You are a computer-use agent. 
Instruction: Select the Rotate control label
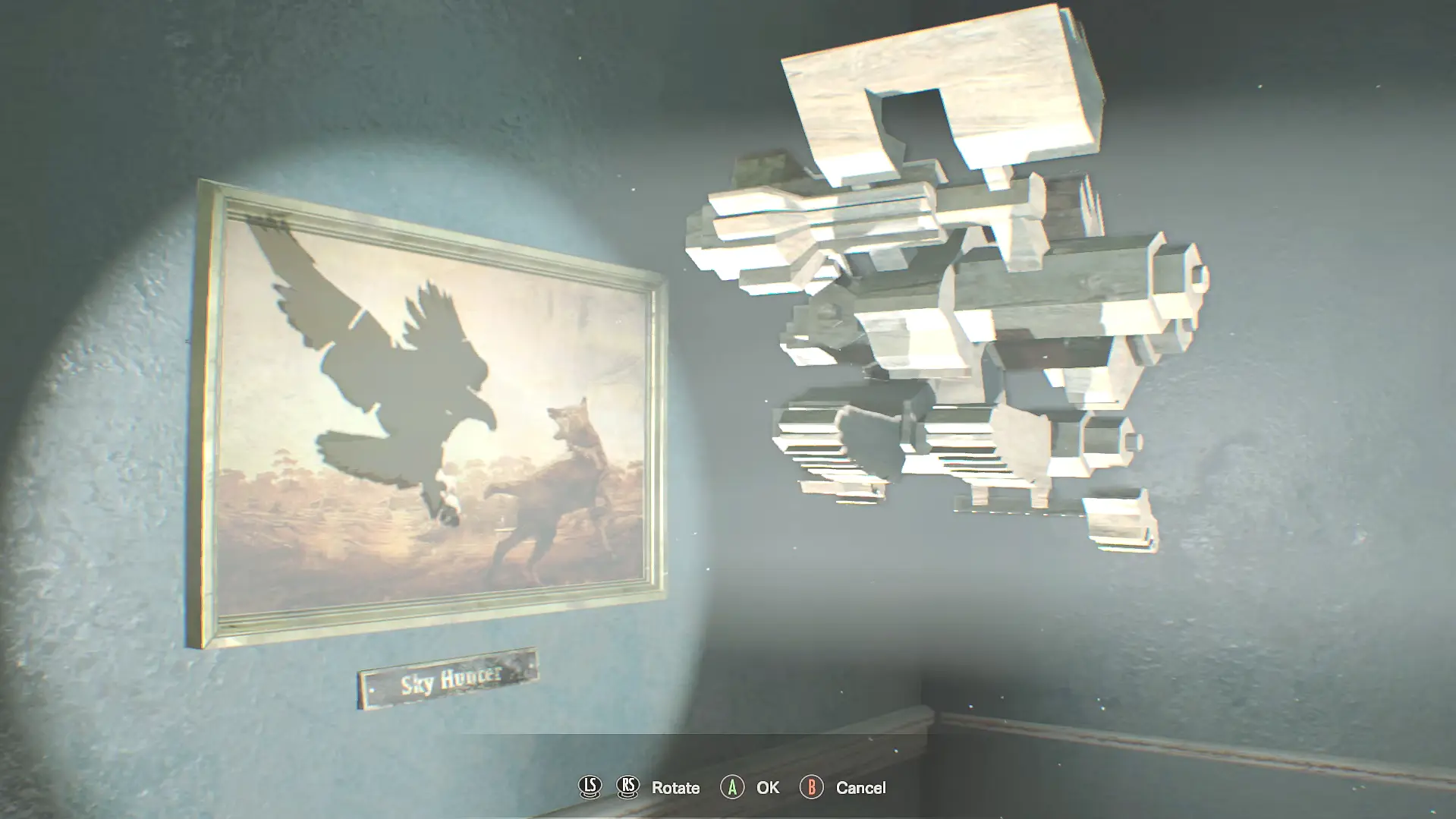click(675, 788)
